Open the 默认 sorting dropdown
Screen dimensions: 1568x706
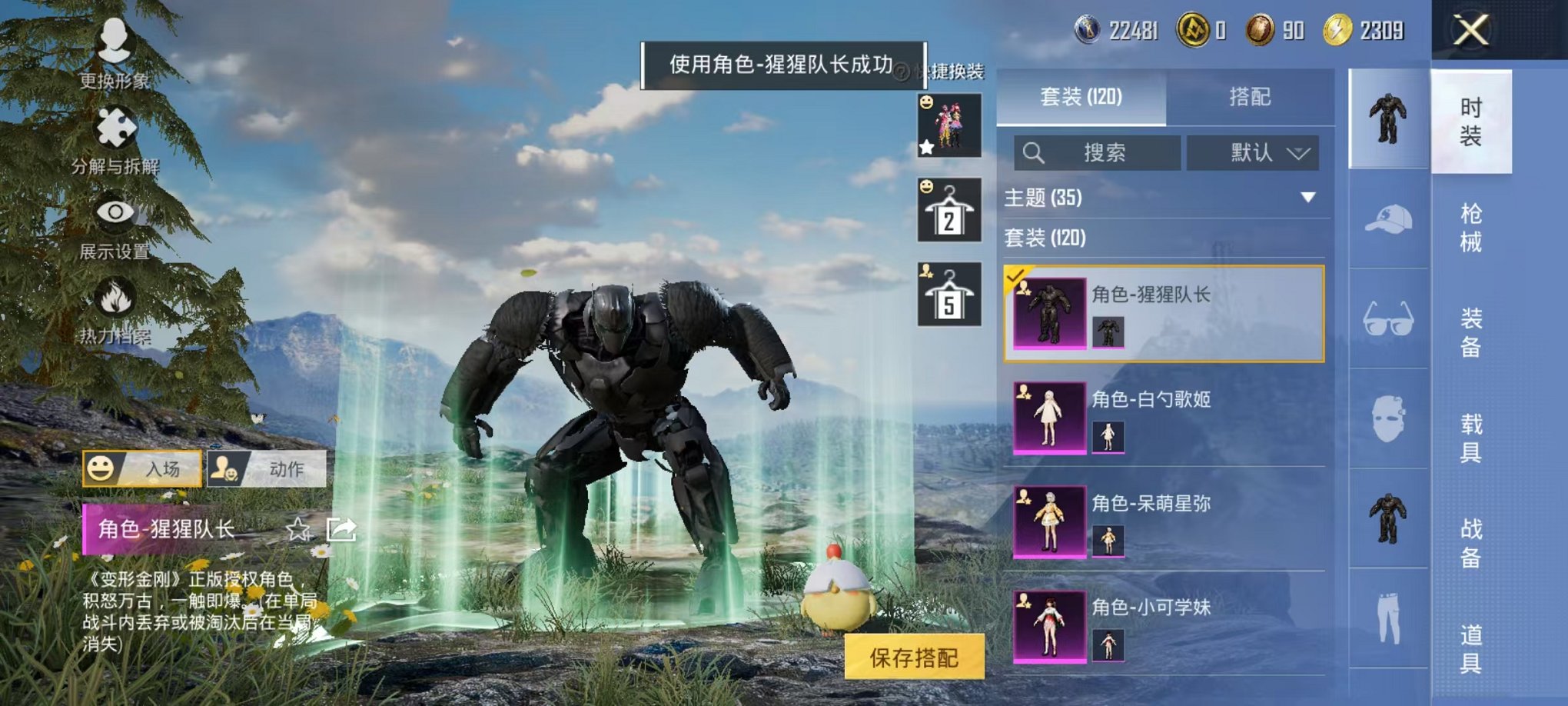(x=1253, y=153)
